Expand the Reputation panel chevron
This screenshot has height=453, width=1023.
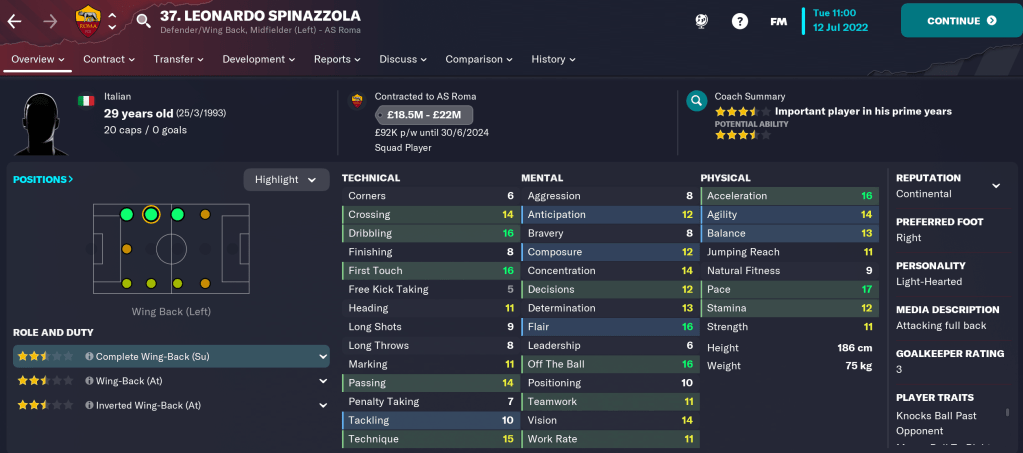[x=995, y=186]
